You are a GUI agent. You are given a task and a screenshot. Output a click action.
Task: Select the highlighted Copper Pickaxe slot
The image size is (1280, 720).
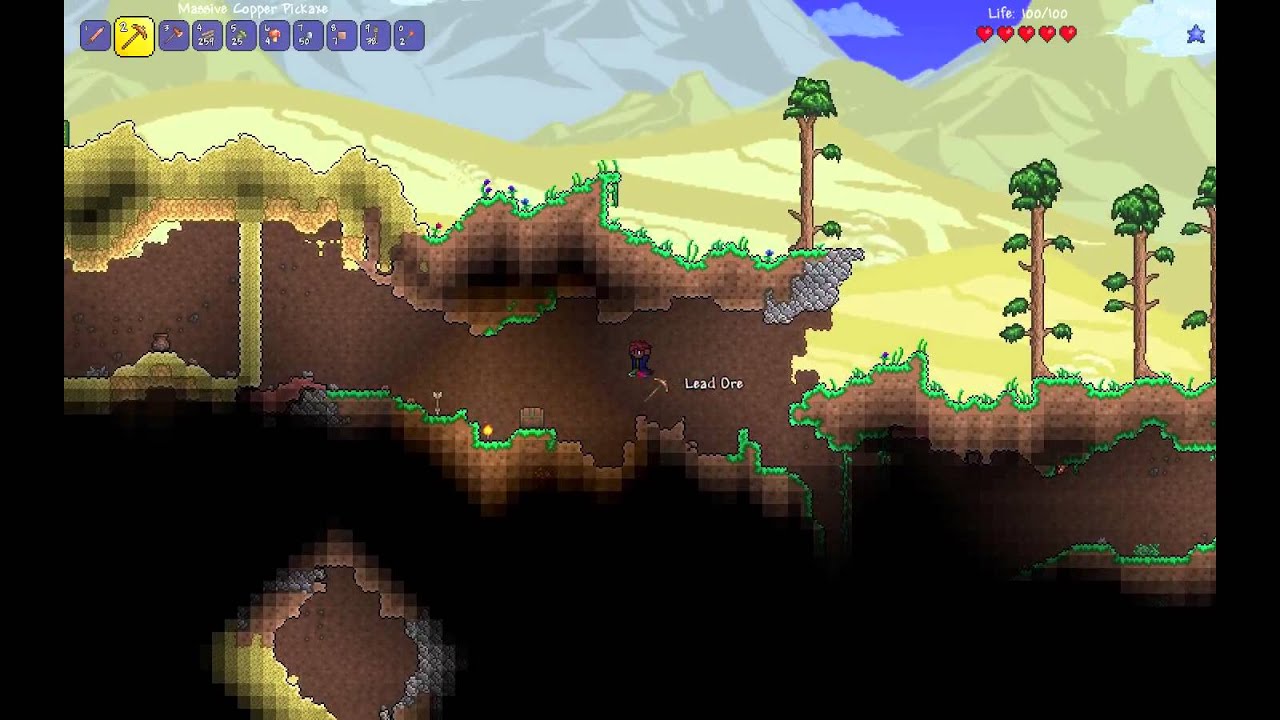(x=134, y=36)
